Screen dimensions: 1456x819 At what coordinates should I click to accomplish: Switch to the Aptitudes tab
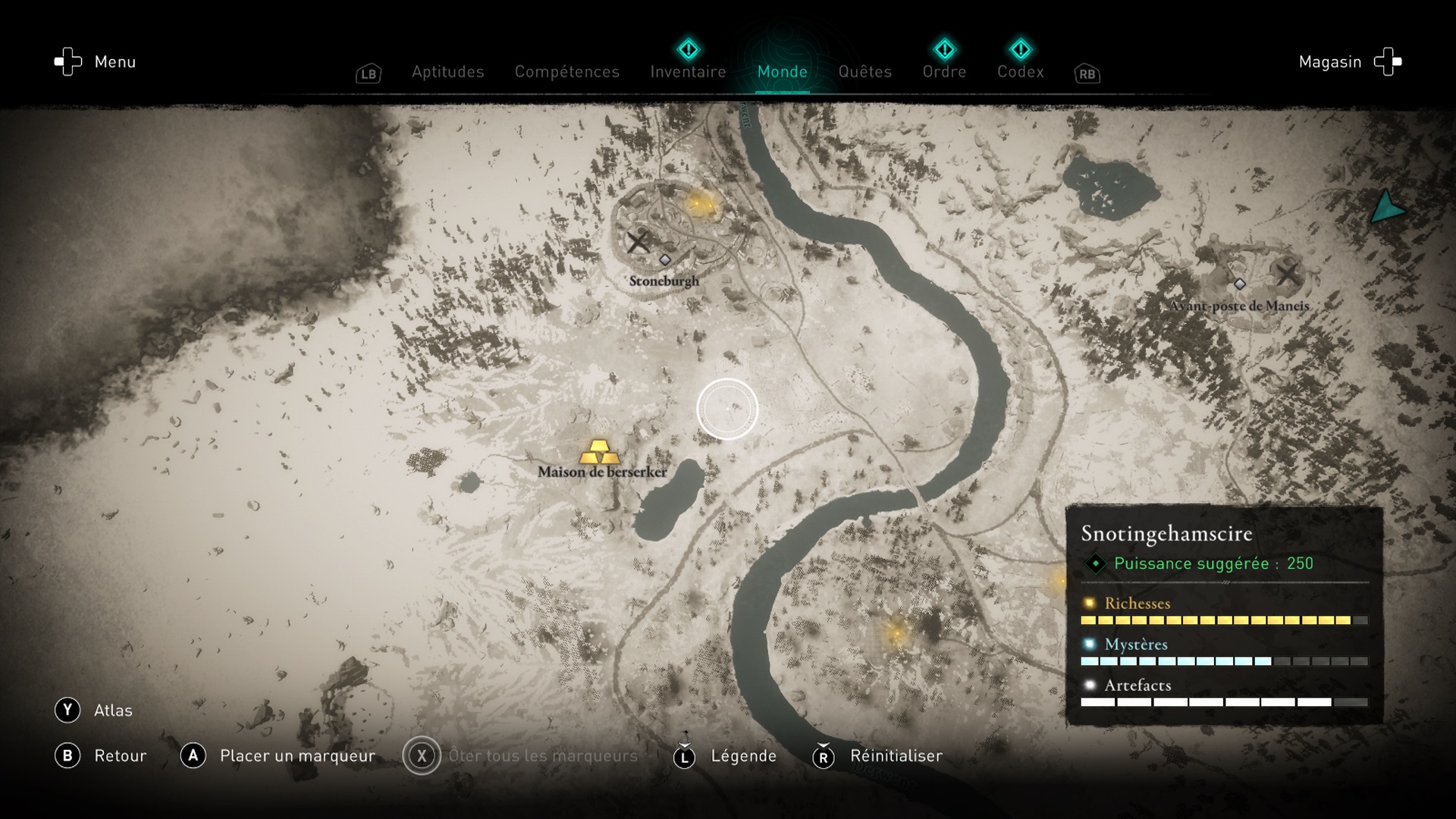(x=447, y=72)
